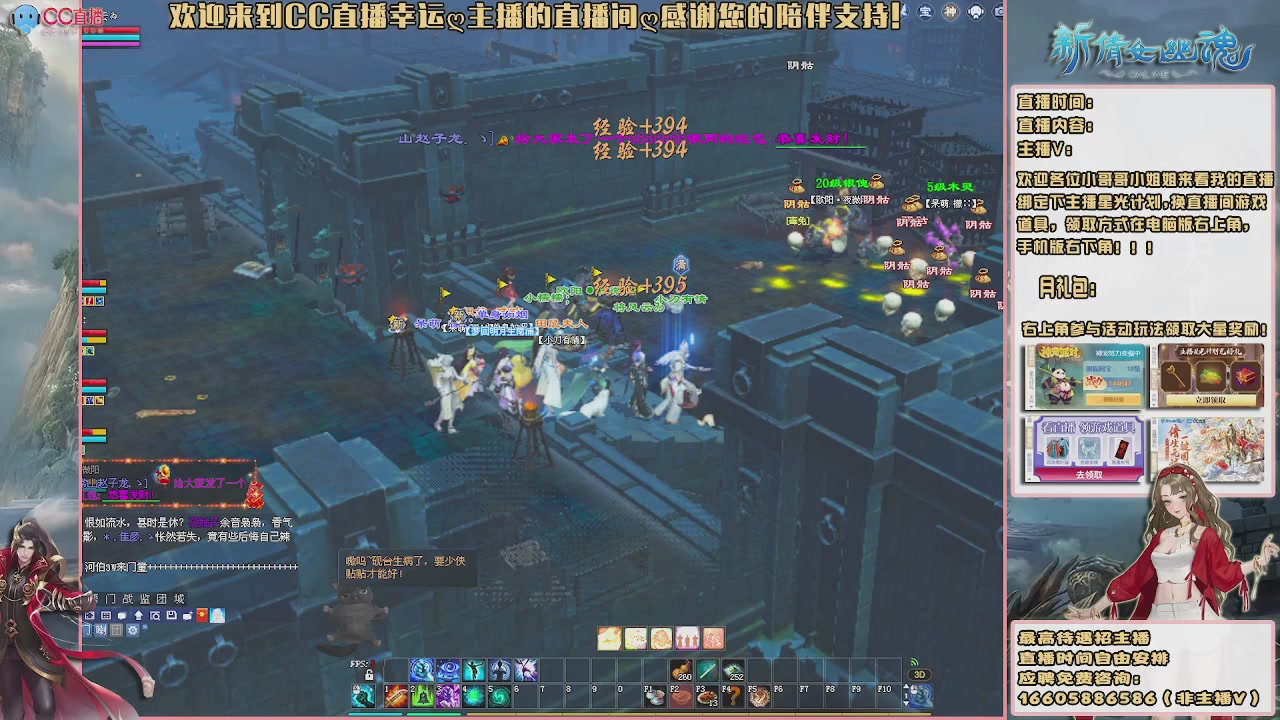Click the save chat log icon

pyautogui.click(x=171, y=615)
